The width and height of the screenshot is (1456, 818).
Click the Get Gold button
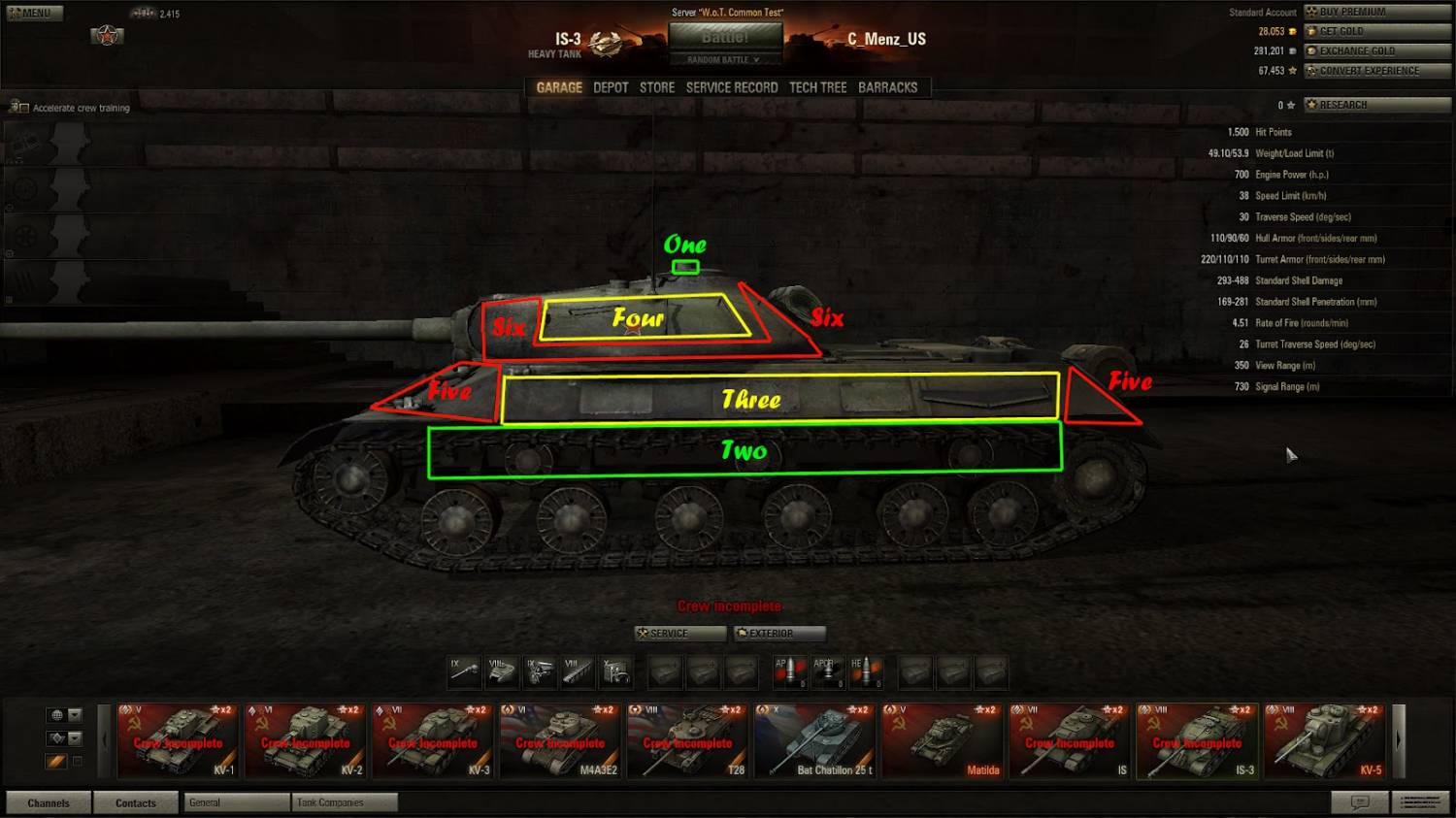(x=1377, y=31)
